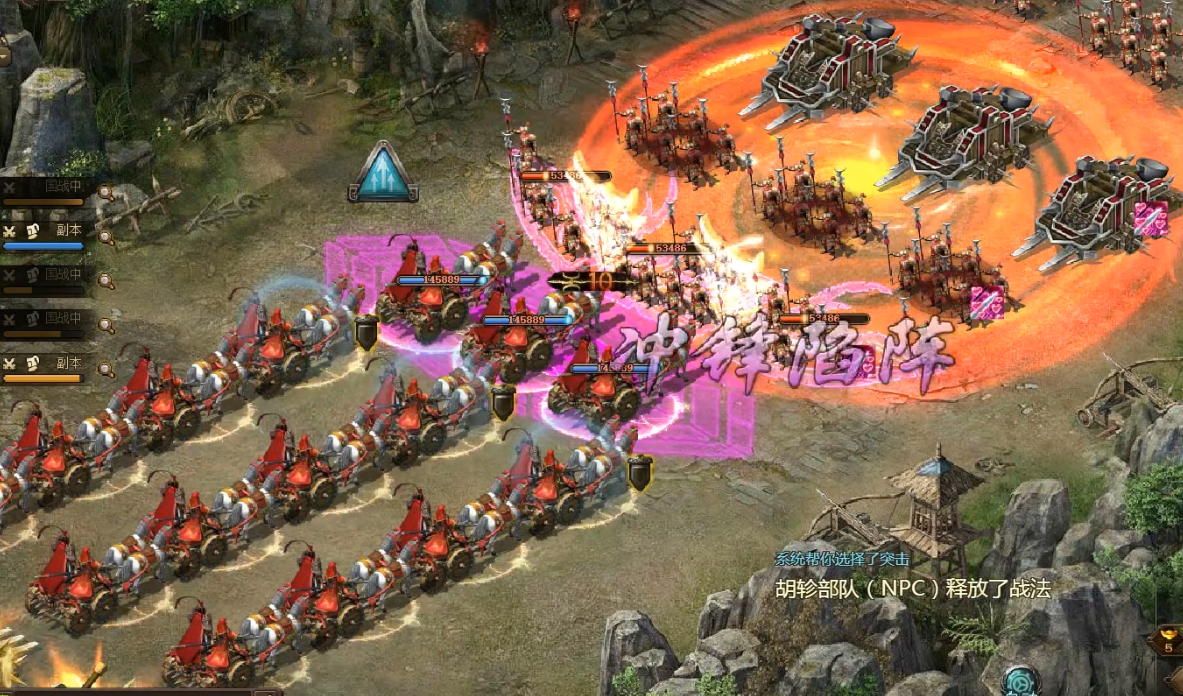Click the magnifier beside the orange-bar 副本 entry
This screenshot has height=696, width=1183.
tap(105, 369)
